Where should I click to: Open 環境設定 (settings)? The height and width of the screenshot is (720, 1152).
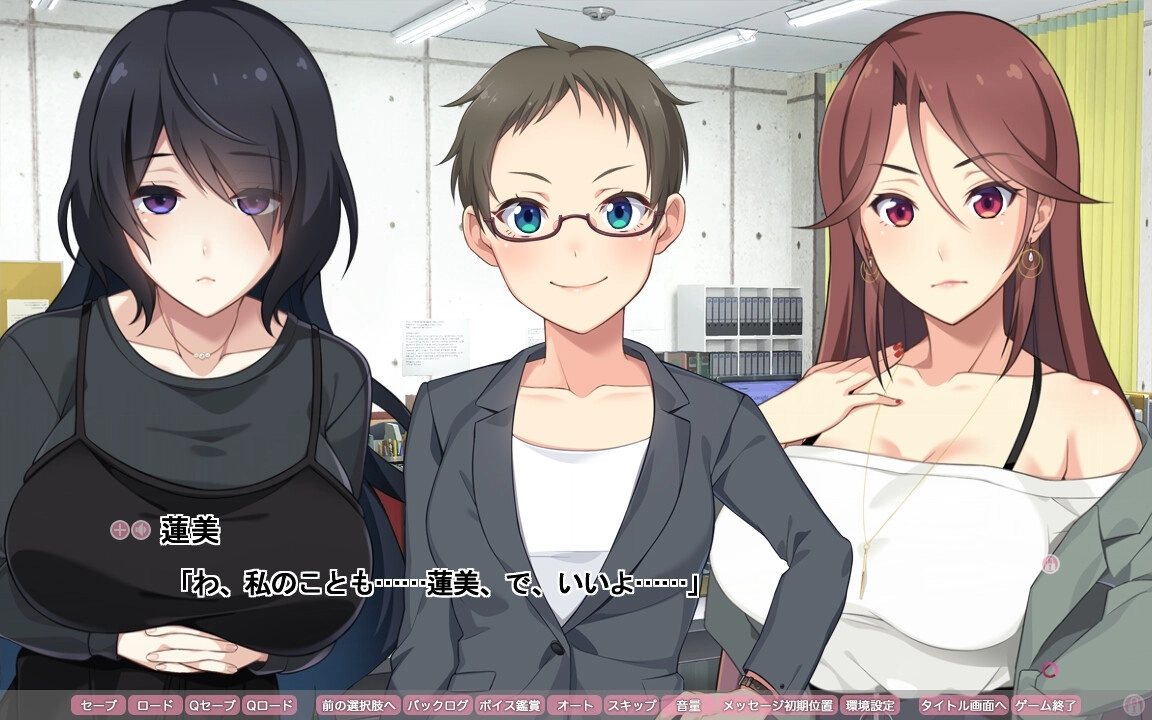tap(869, 705)
